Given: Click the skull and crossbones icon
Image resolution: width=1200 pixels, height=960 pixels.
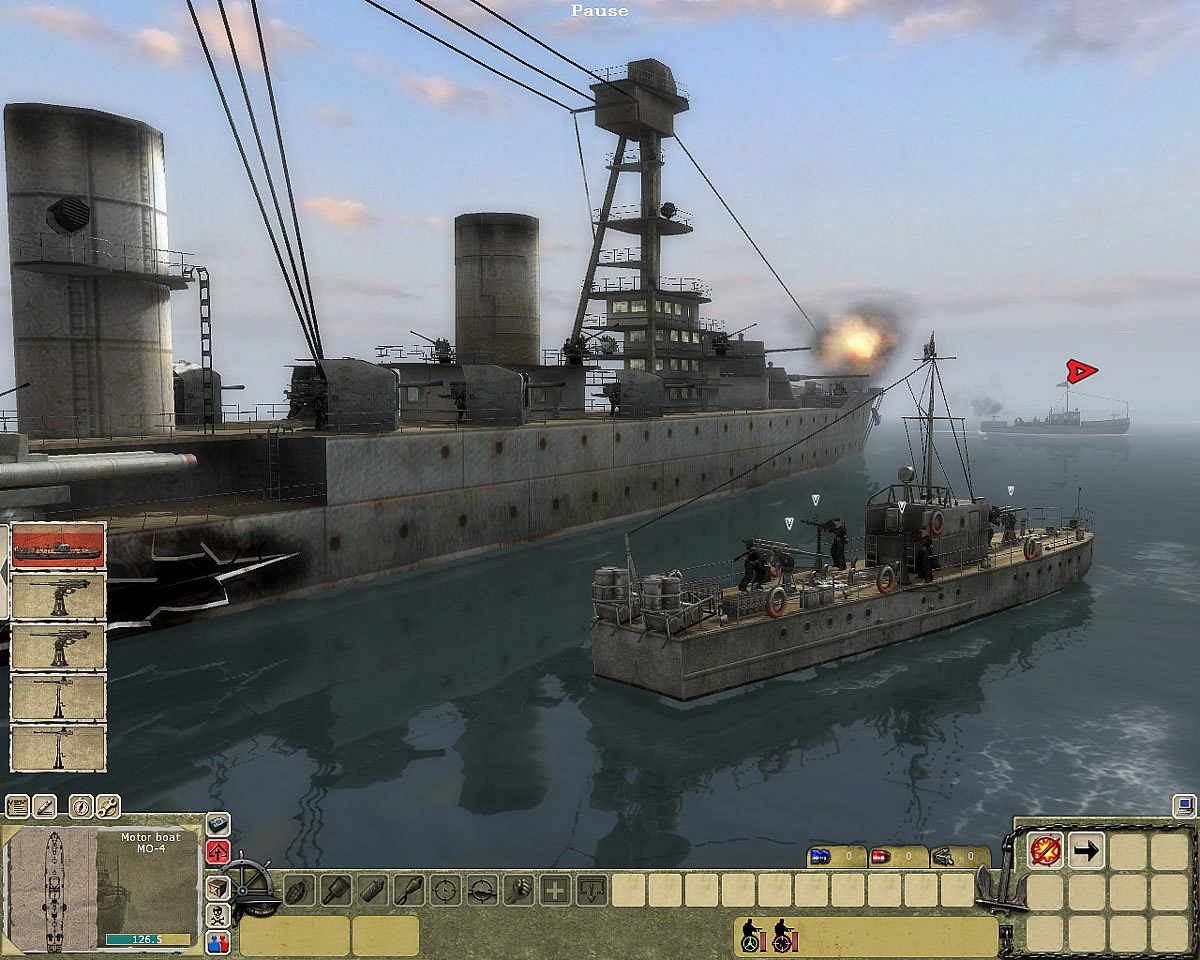Looking at the screenshot, I should click(x=218, y=914).
